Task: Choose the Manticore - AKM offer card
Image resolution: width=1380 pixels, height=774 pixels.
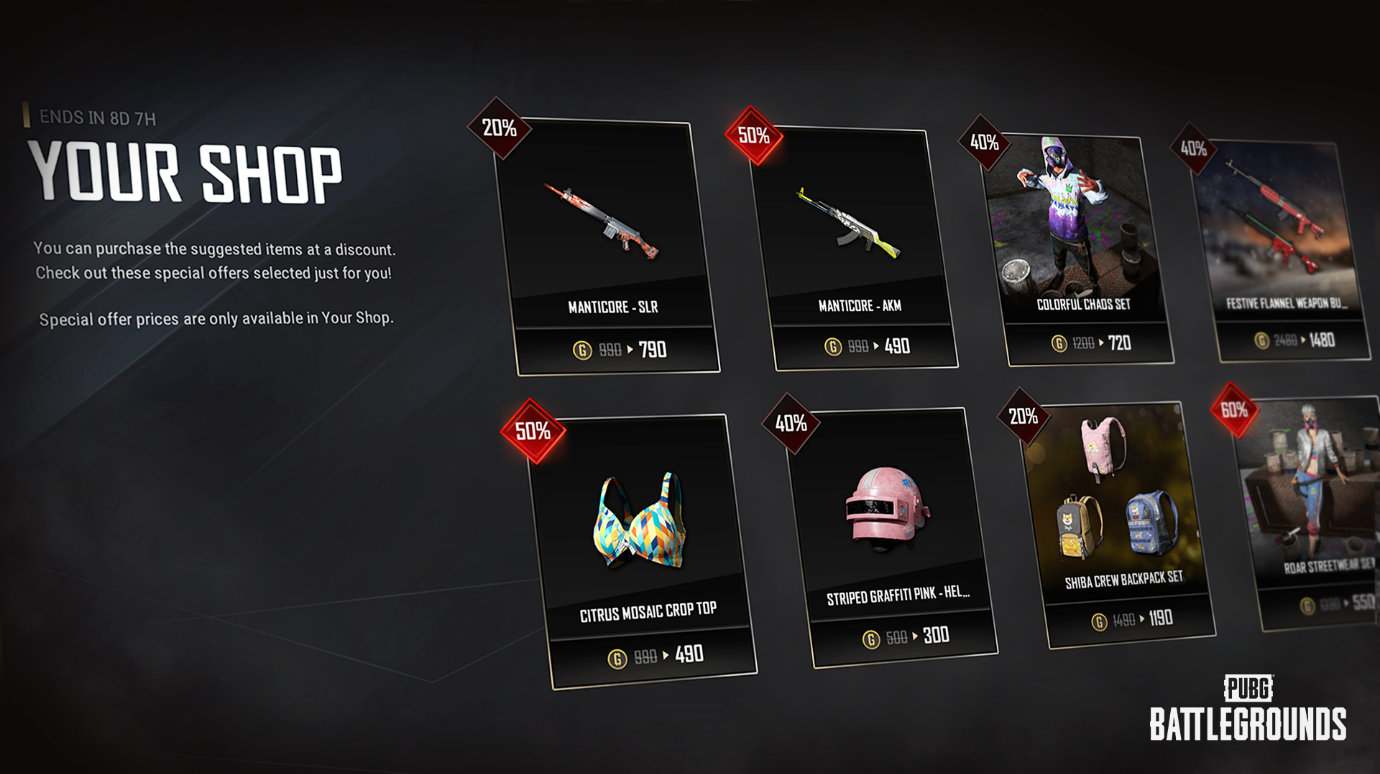Action: pos(853,245)
